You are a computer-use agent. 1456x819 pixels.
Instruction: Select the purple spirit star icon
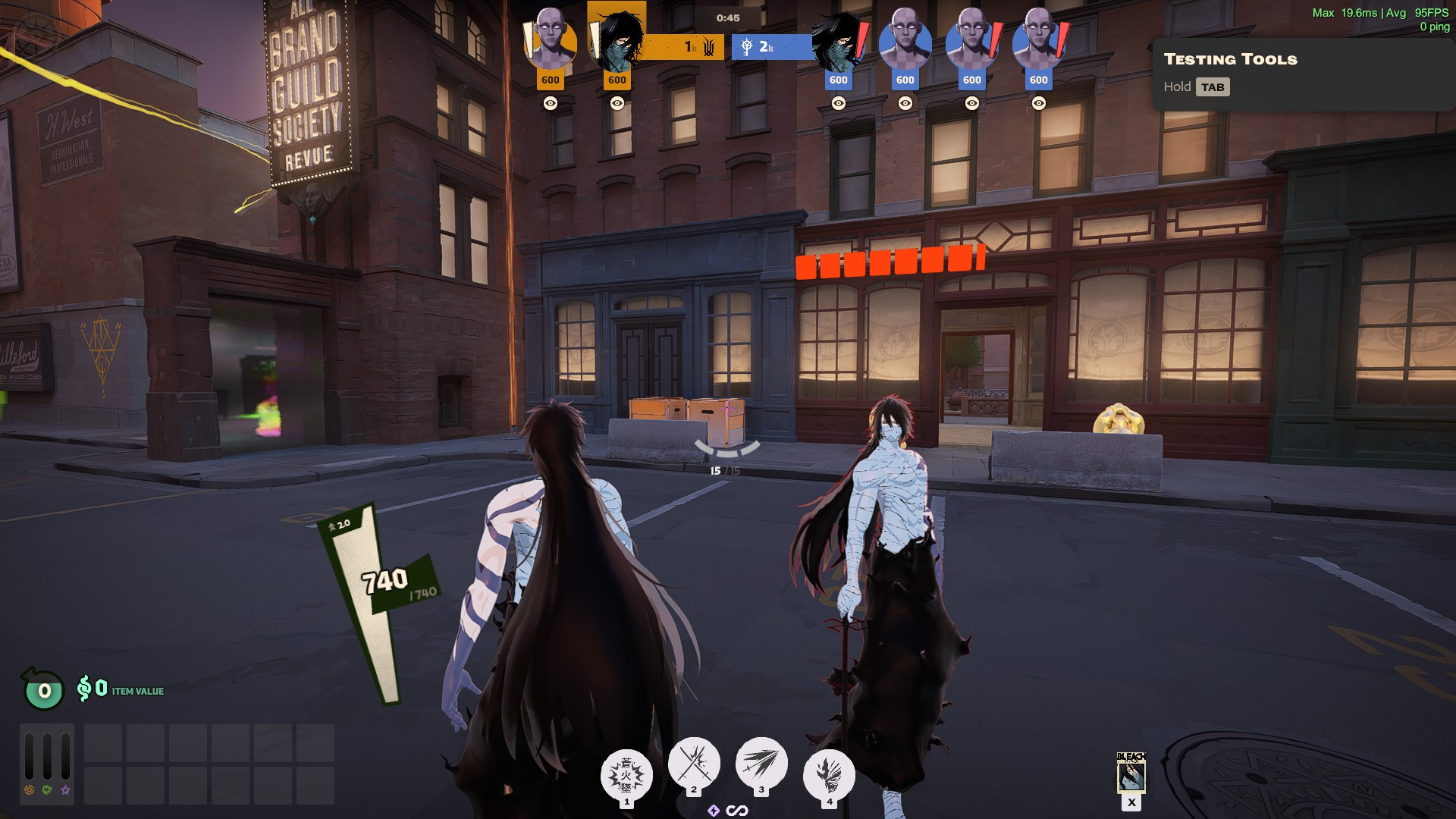coord(66,790)
